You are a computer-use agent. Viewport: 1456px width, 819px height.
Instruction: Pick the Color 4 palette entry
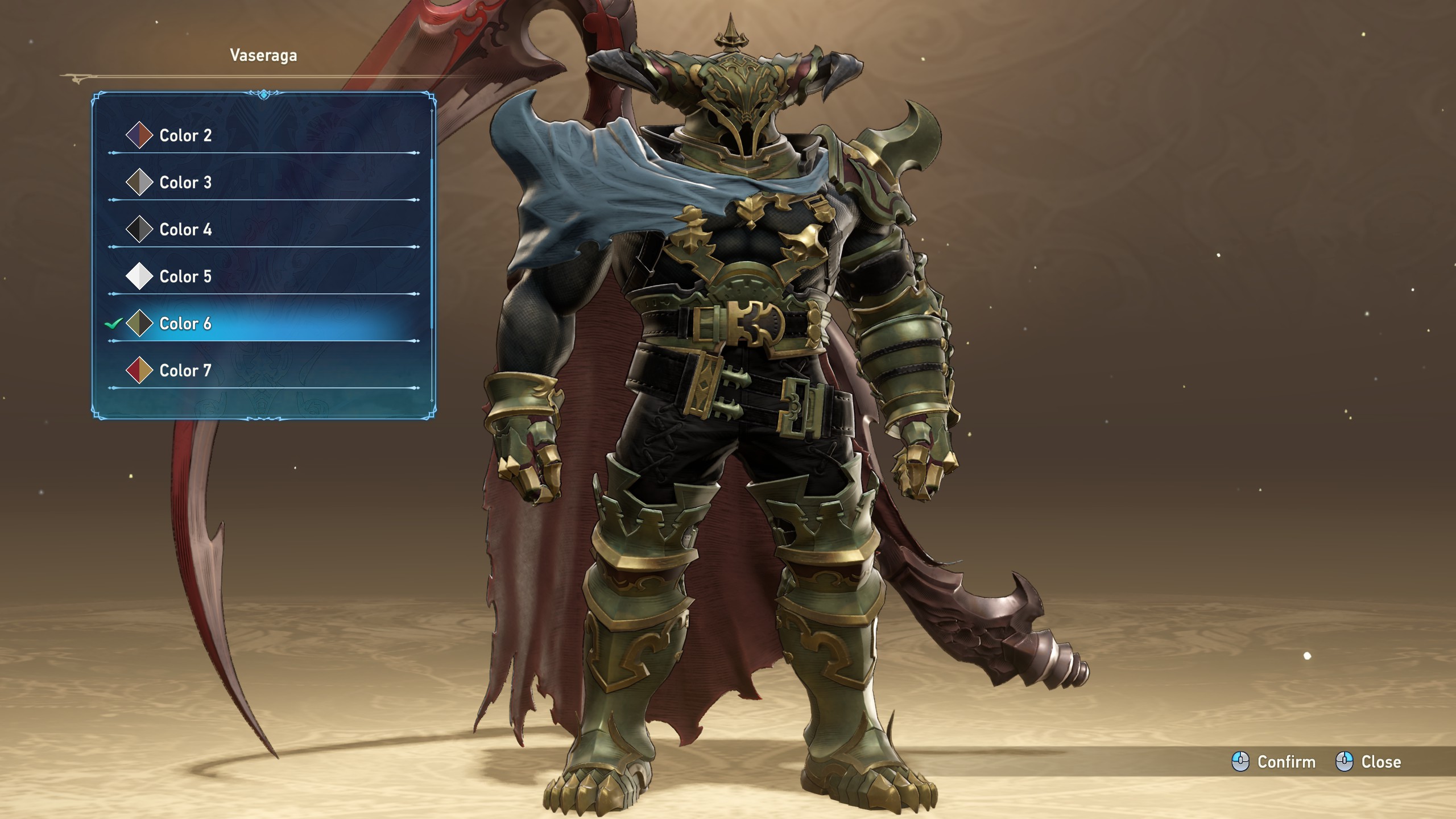[185, 230]
